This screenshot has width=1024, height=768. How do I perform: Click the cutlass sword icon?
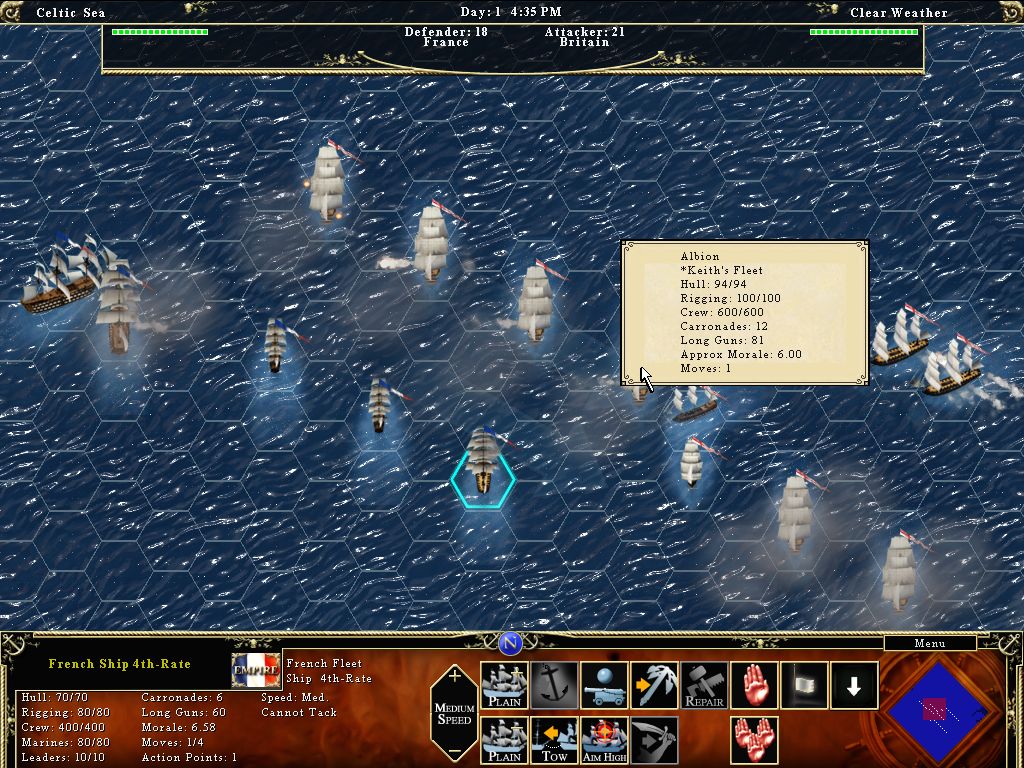point(655,741)
